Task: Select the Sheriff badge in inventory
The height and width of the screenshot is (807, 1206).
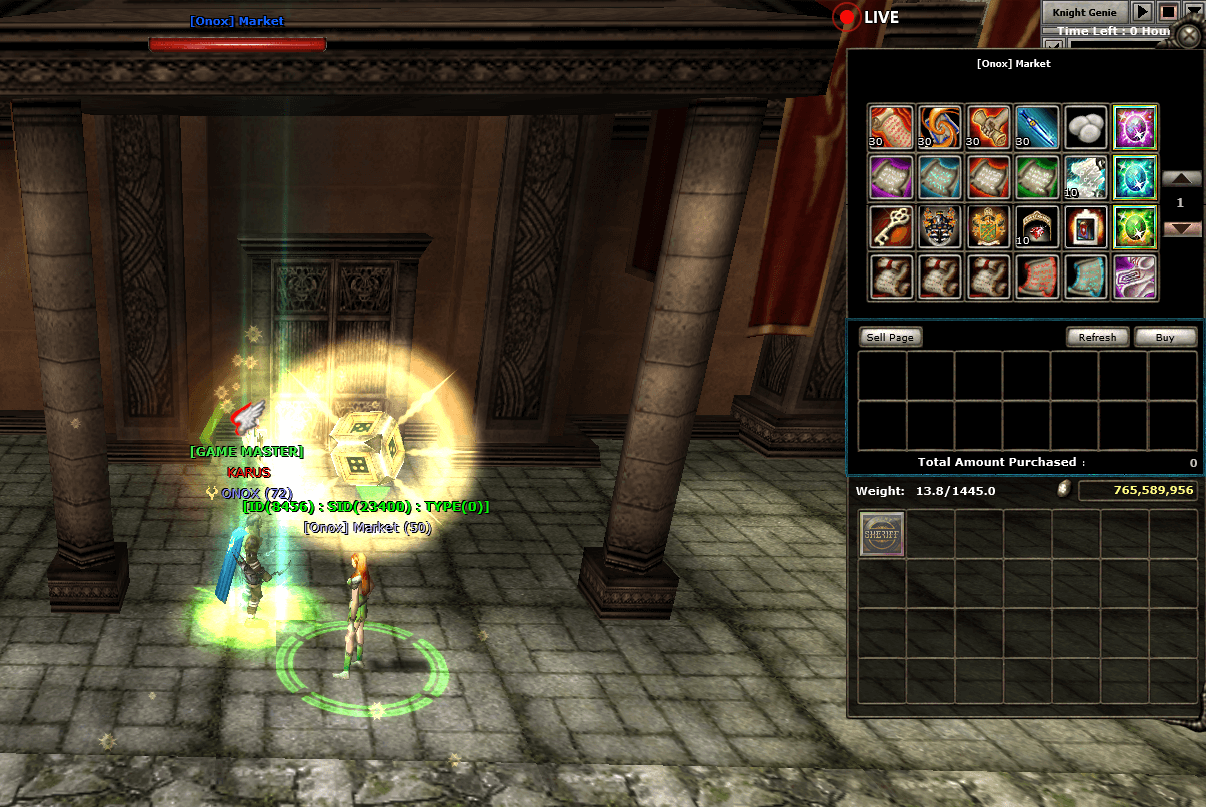Action: 882,534
